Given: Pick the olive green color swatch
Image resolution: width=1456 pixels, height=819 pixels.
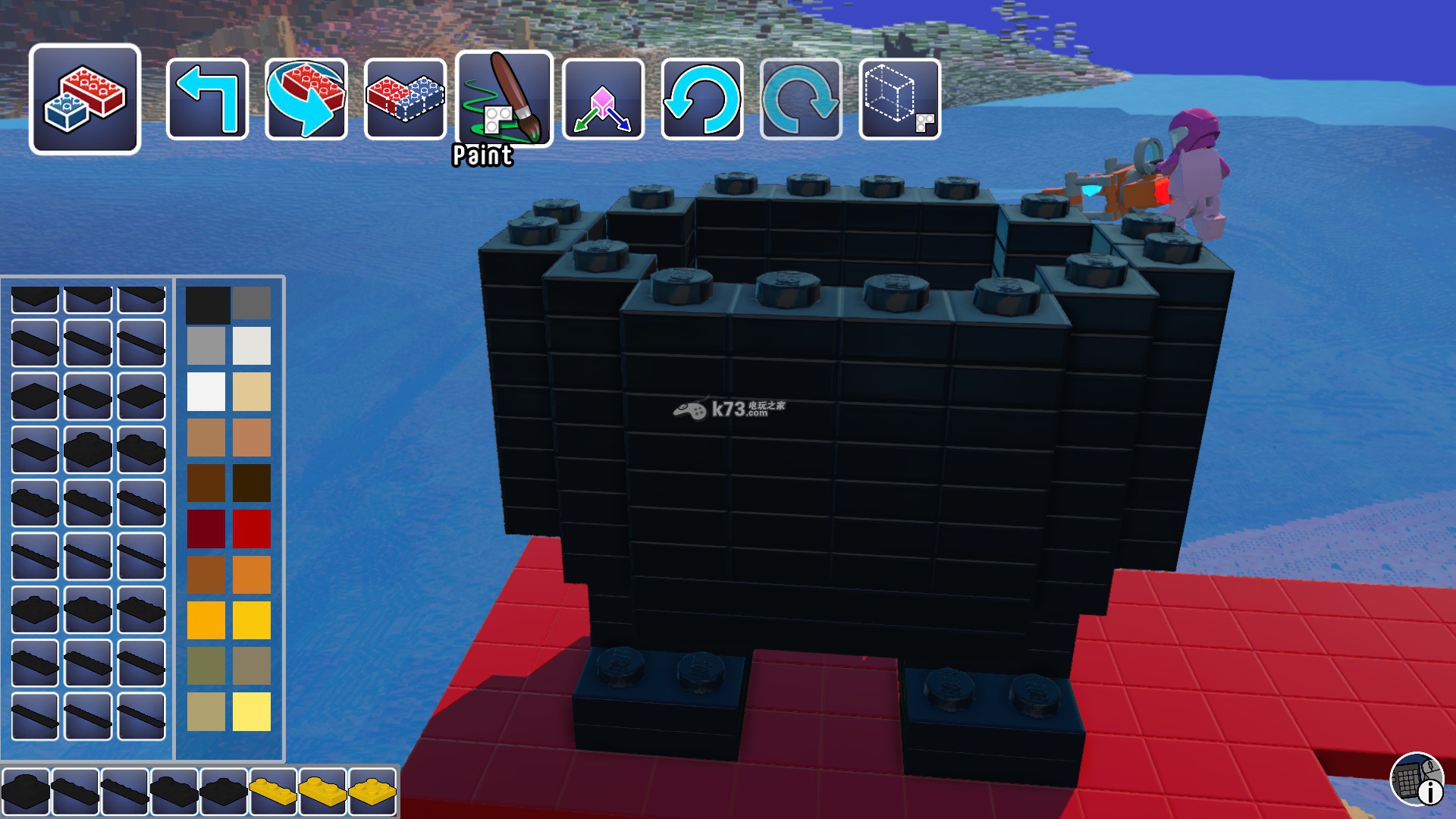Looking at the screenshot, I should click(206, 666).
